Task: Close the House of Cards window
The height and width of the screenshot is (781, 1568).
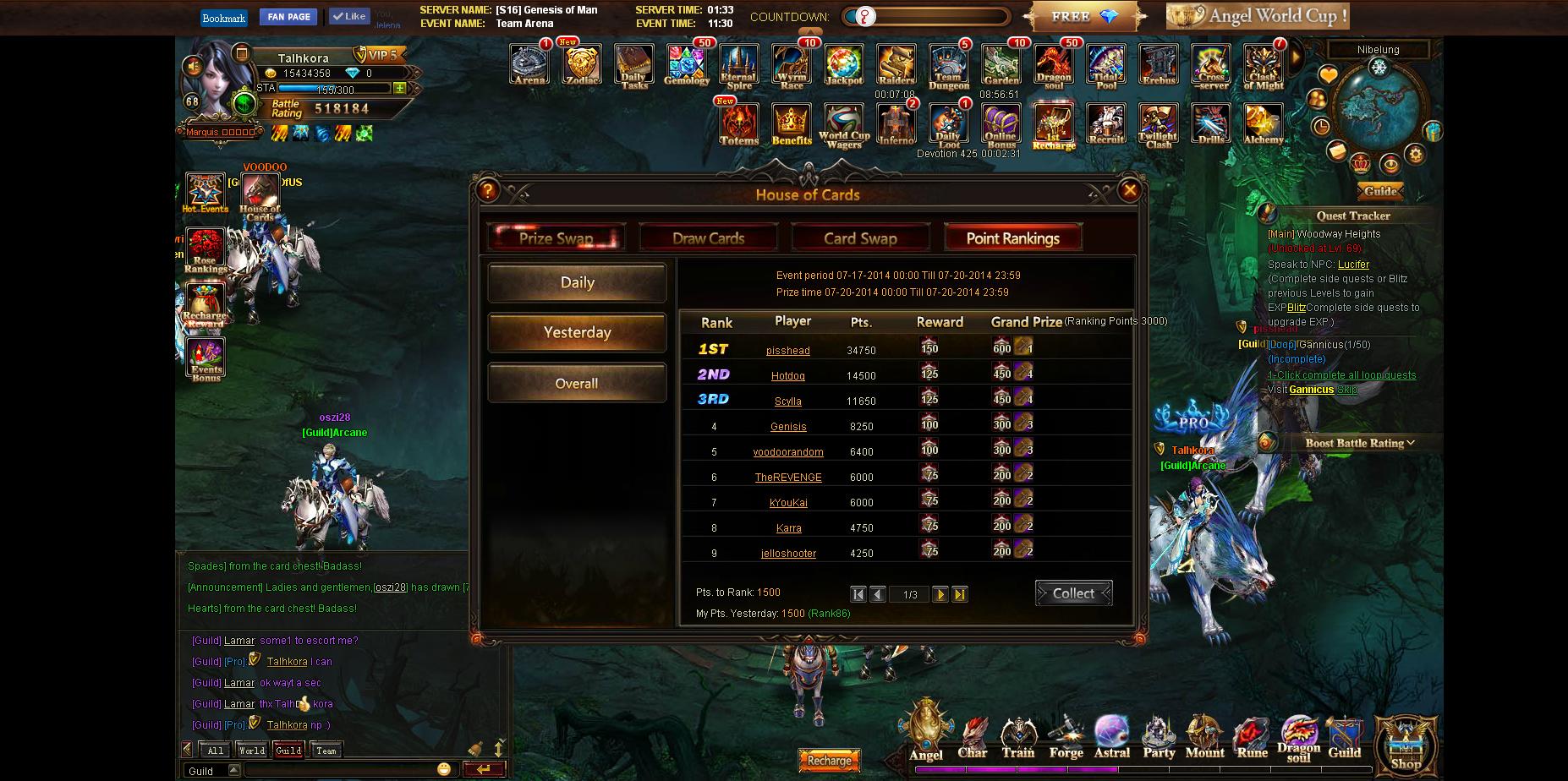Action: (x=1129, y=191)
